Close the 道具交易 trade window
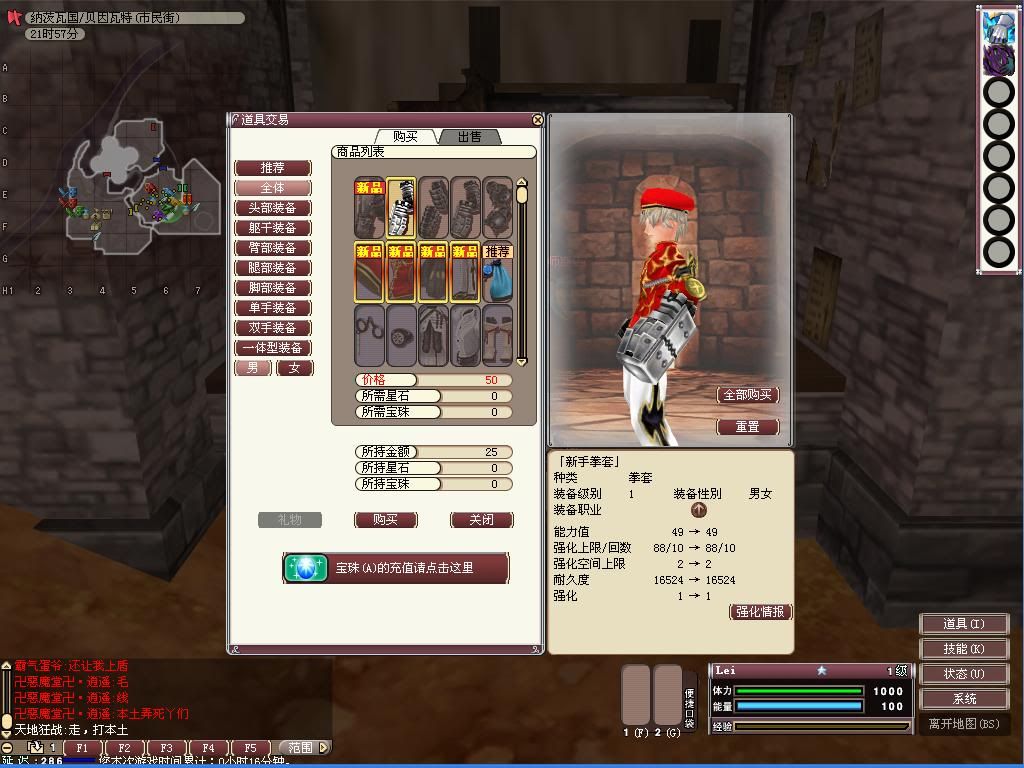The width and height of the screenshot is (1024, 768). [x=538, y=120]
